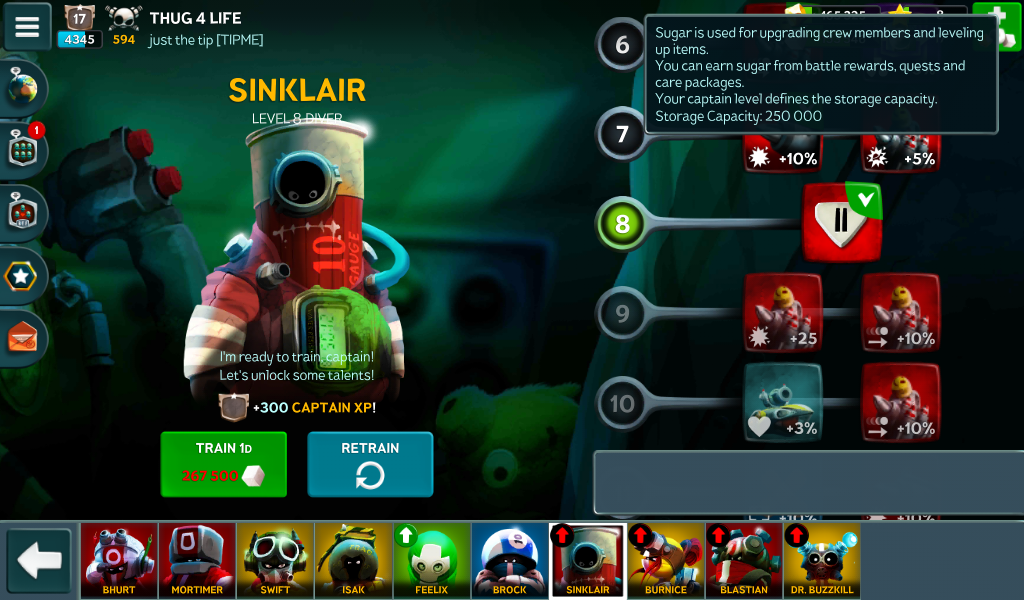Screen dimensions: 1024x600
Task: Pick Isak in the crew bar
Action: tap(353, 560)
